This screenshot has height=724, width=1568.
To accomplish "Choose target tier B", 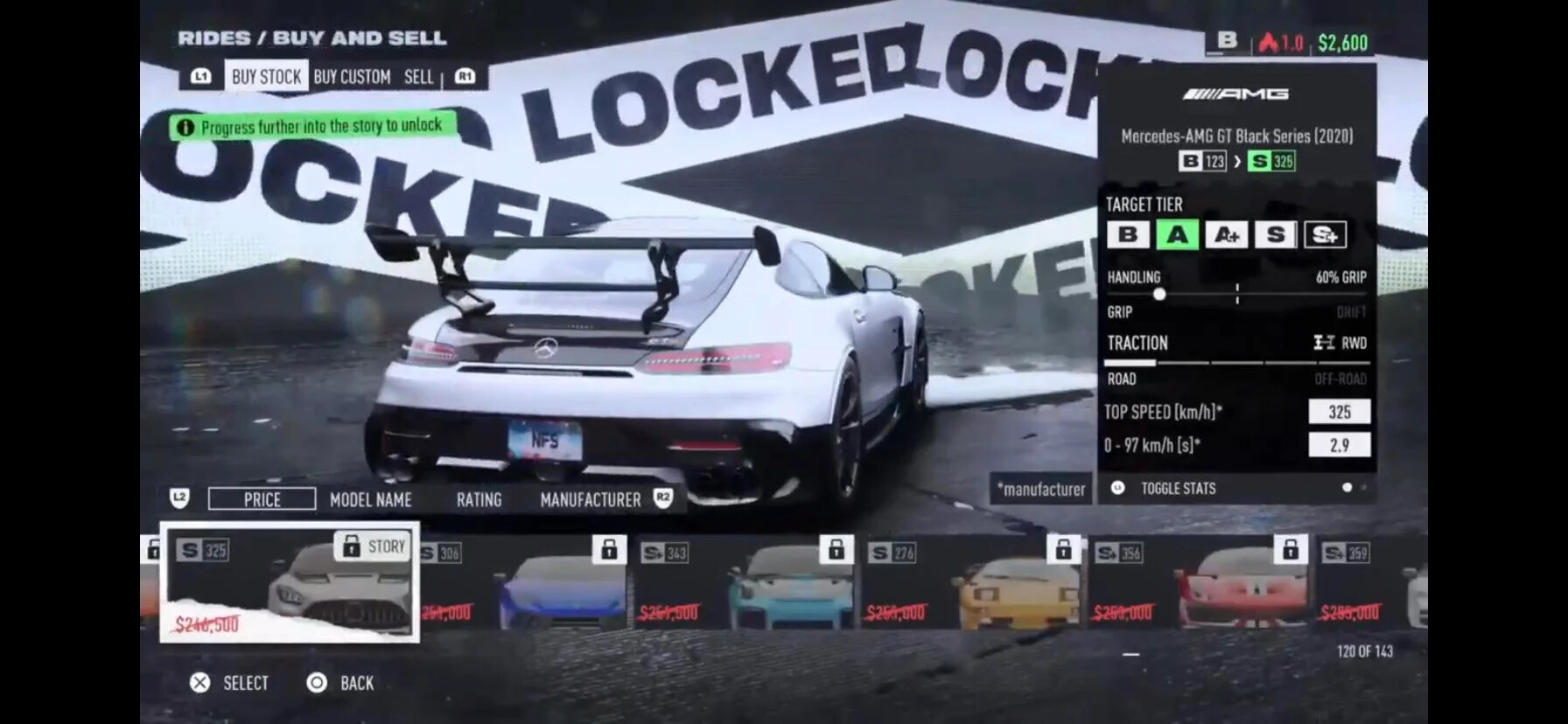I will point(1128,234).
